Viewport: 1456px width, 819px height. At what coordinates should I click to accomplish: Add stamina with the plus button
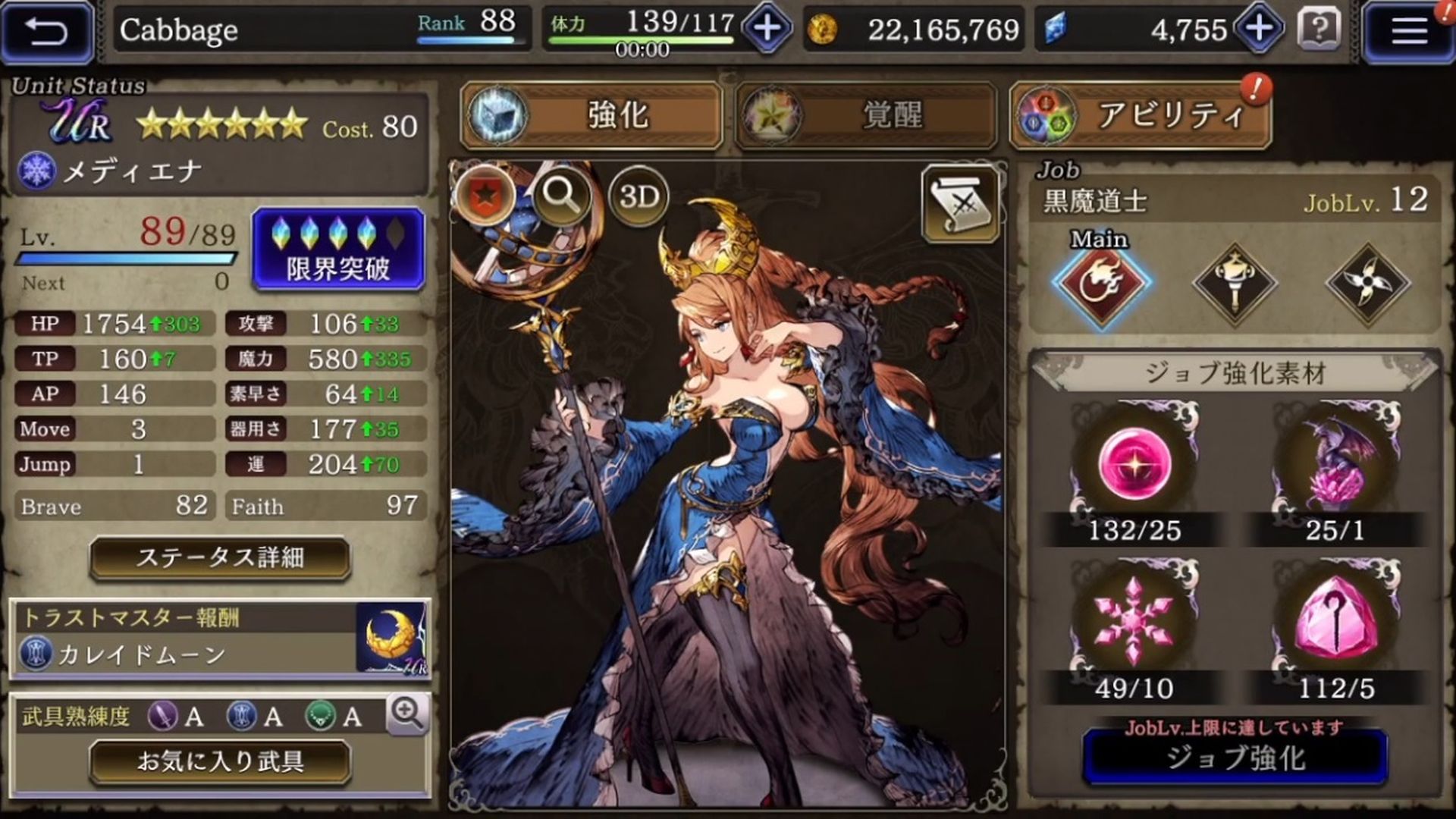pyautogui.click(x=767, y=30)
